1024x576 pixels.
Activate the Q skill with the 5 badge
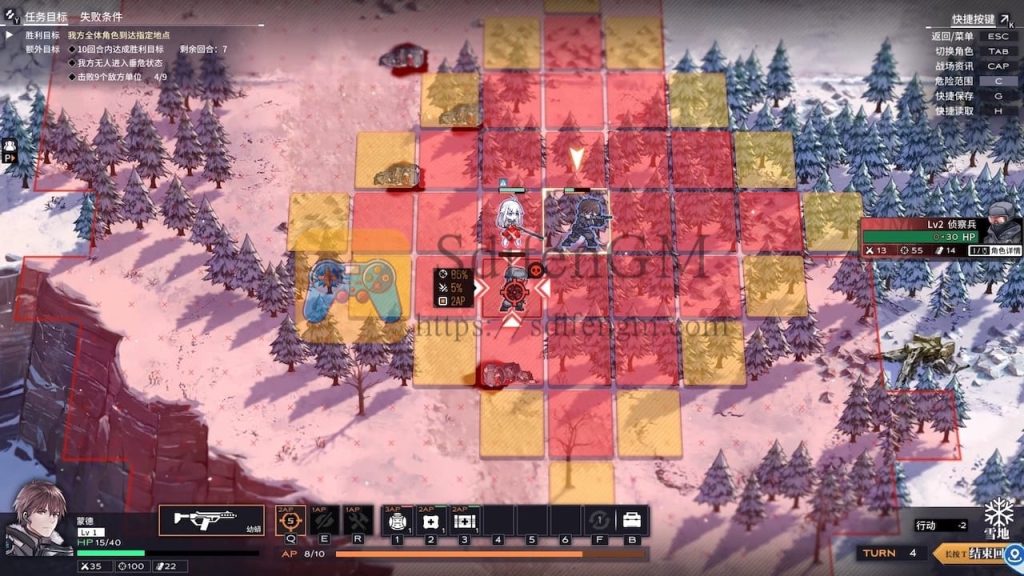(x=290, y=520)
